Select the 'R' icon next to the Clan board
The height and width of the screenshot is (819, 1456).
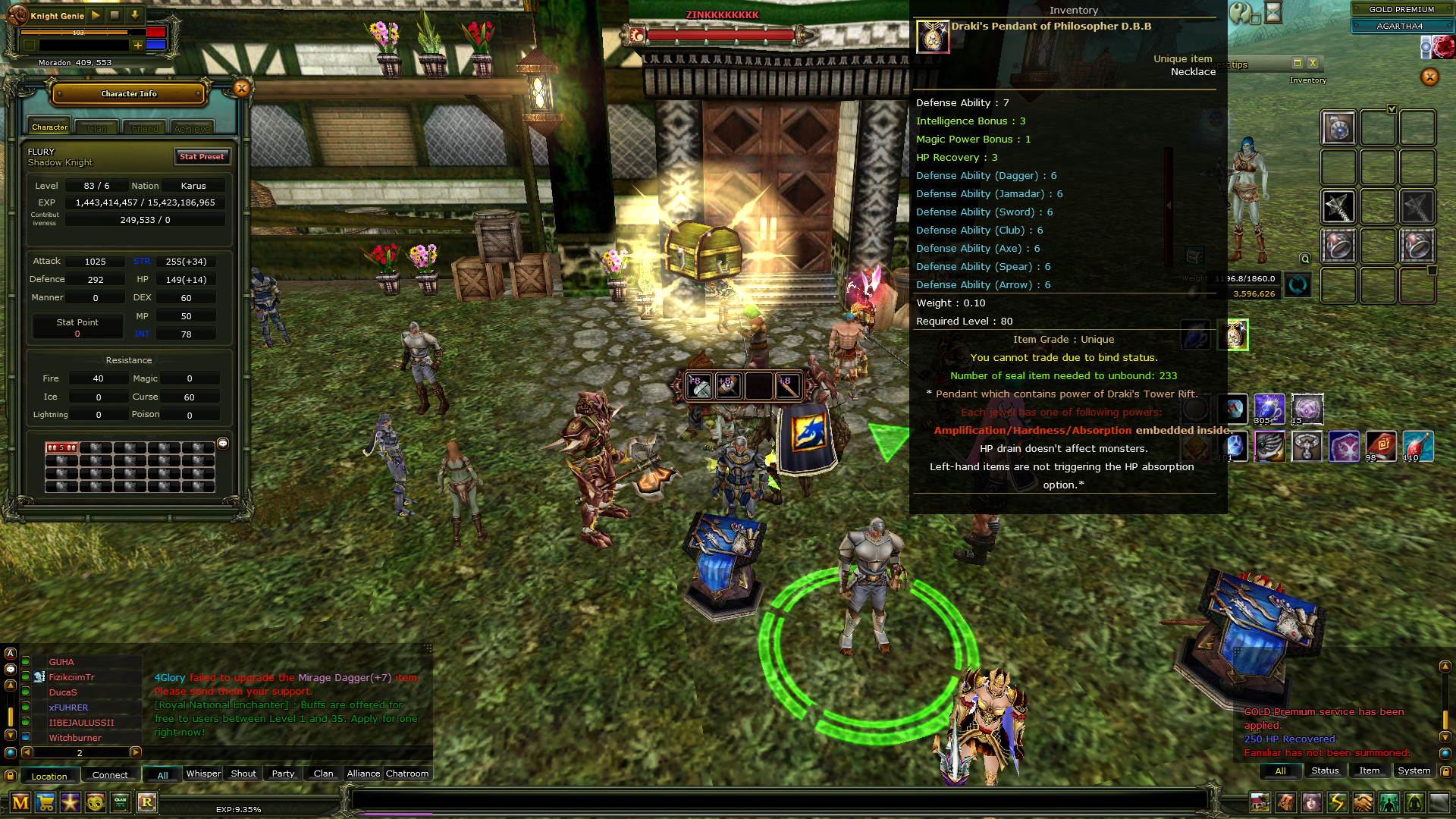click(148, 802)
